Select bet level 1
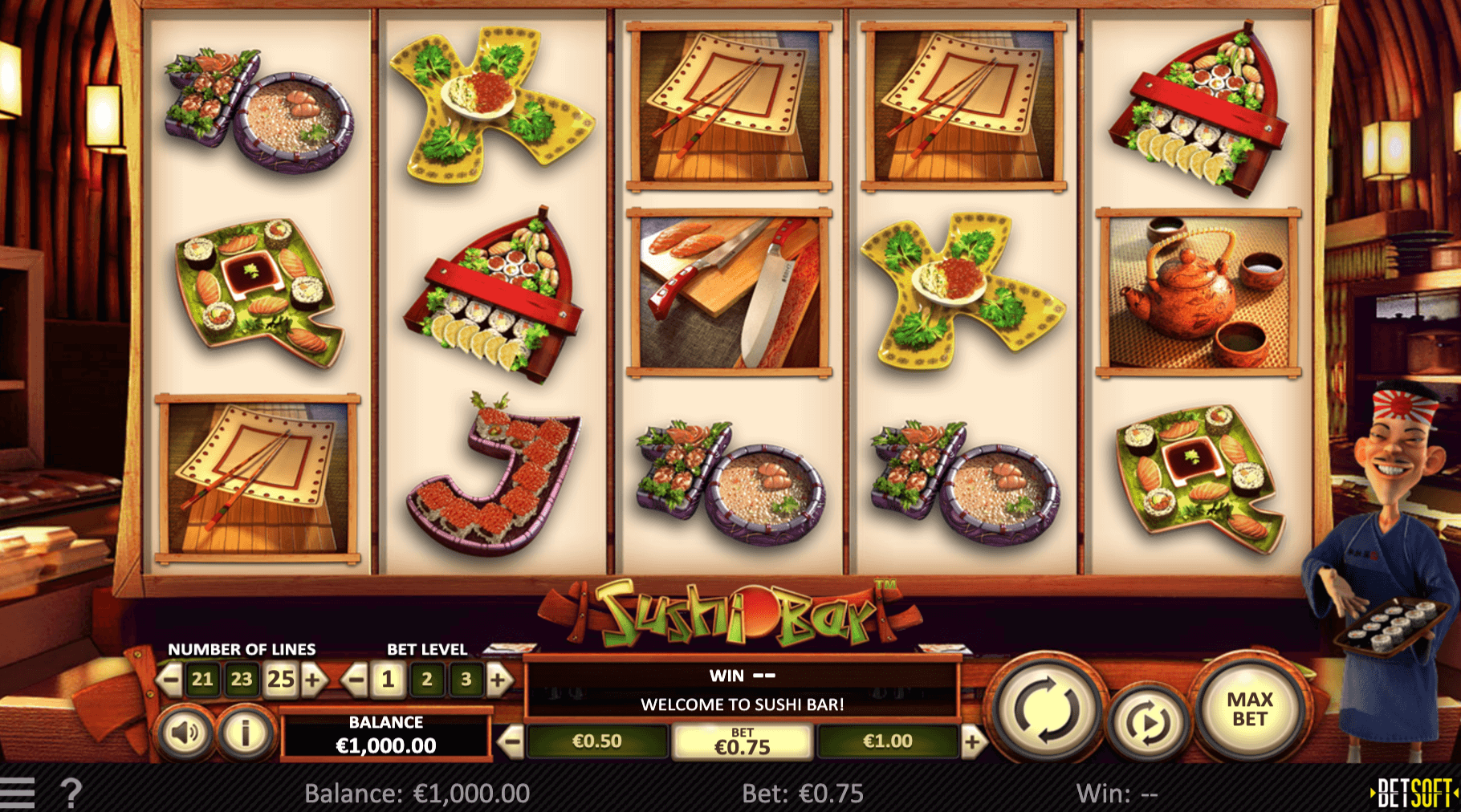The height and width of the screenshot is (812, 1461). pos(388,680)
